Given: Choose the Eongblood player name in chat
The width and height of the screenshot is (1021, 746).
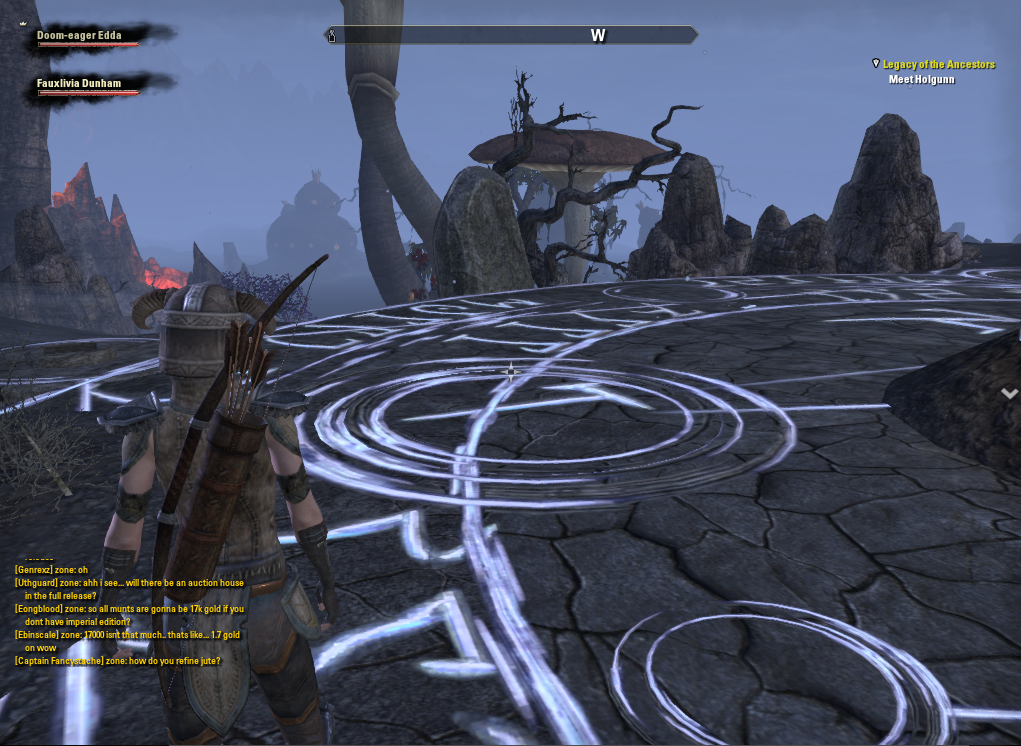Looking at the screenshot, I should (40, 609).
